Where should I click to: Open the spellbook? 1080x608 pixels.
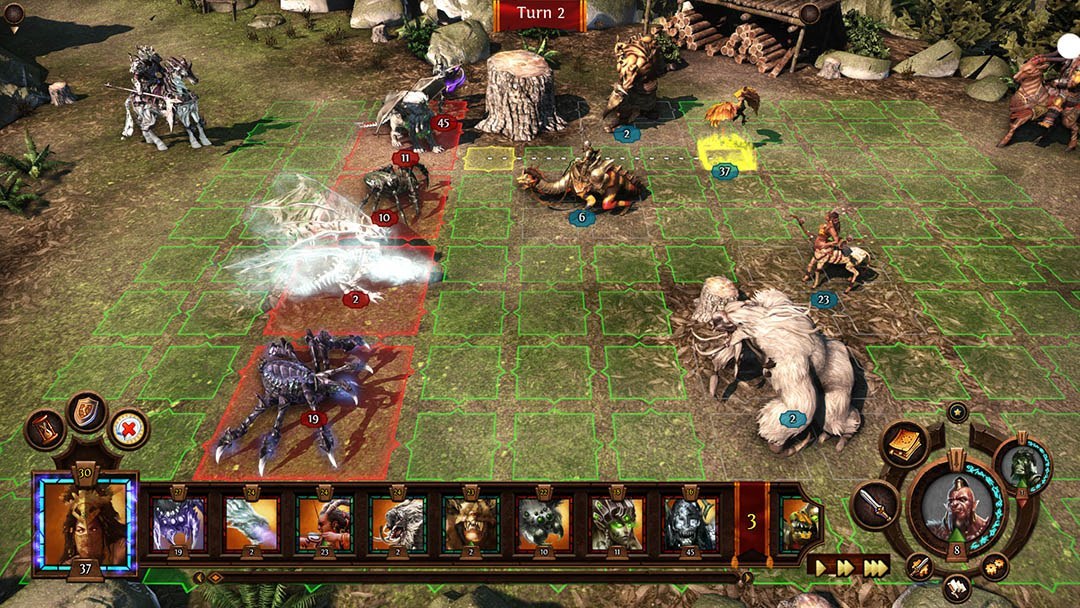pos(903,443)
